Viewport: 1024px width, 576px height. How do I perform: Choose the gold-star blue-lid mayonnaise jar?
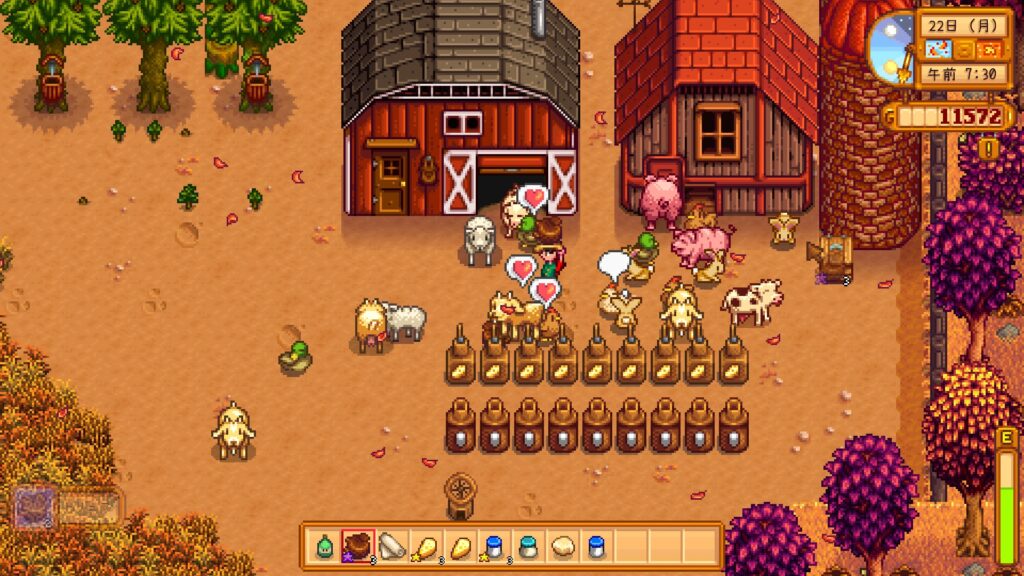click(x=495, y=547)
